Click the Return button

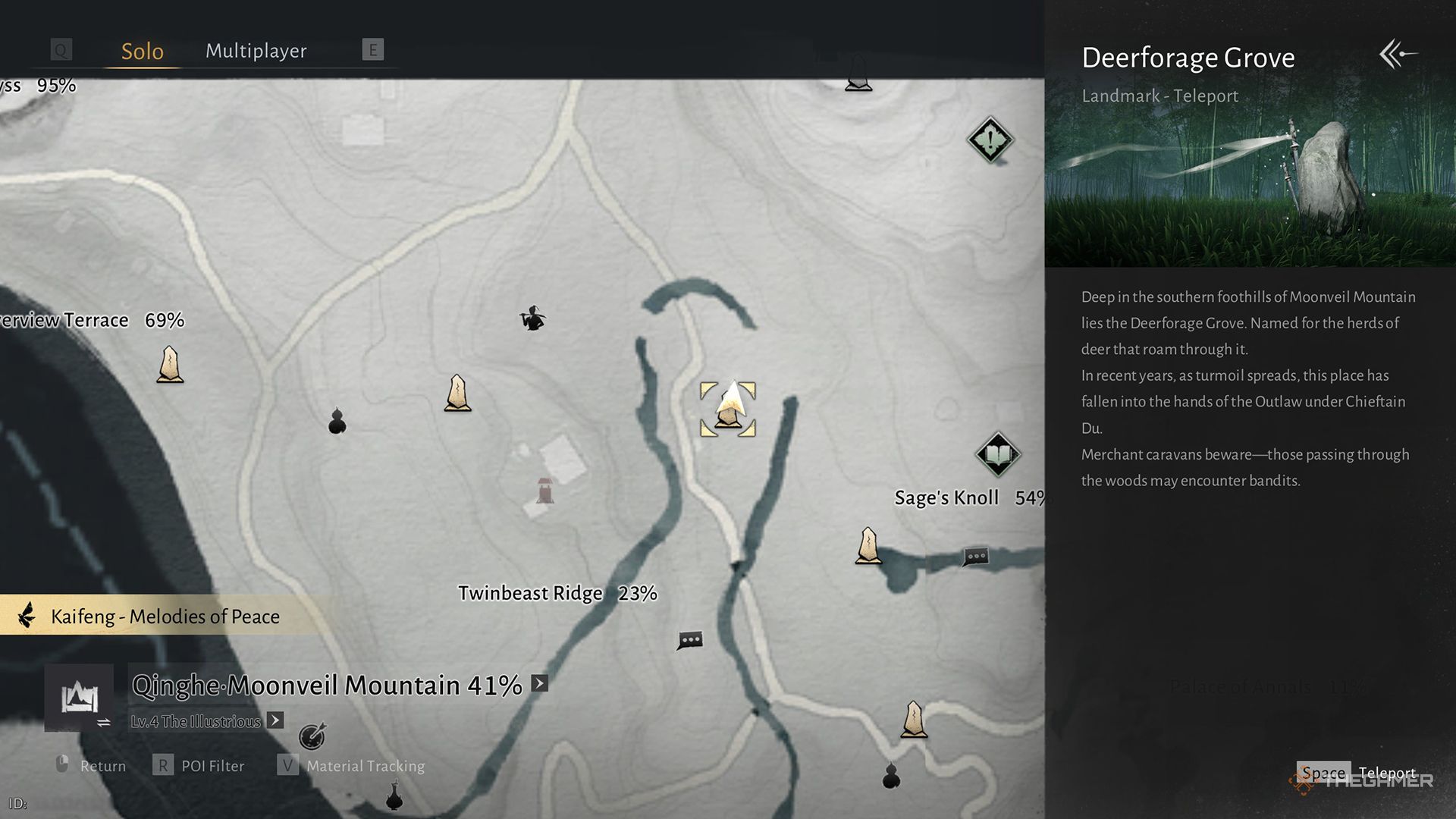(x=103, y=766)
